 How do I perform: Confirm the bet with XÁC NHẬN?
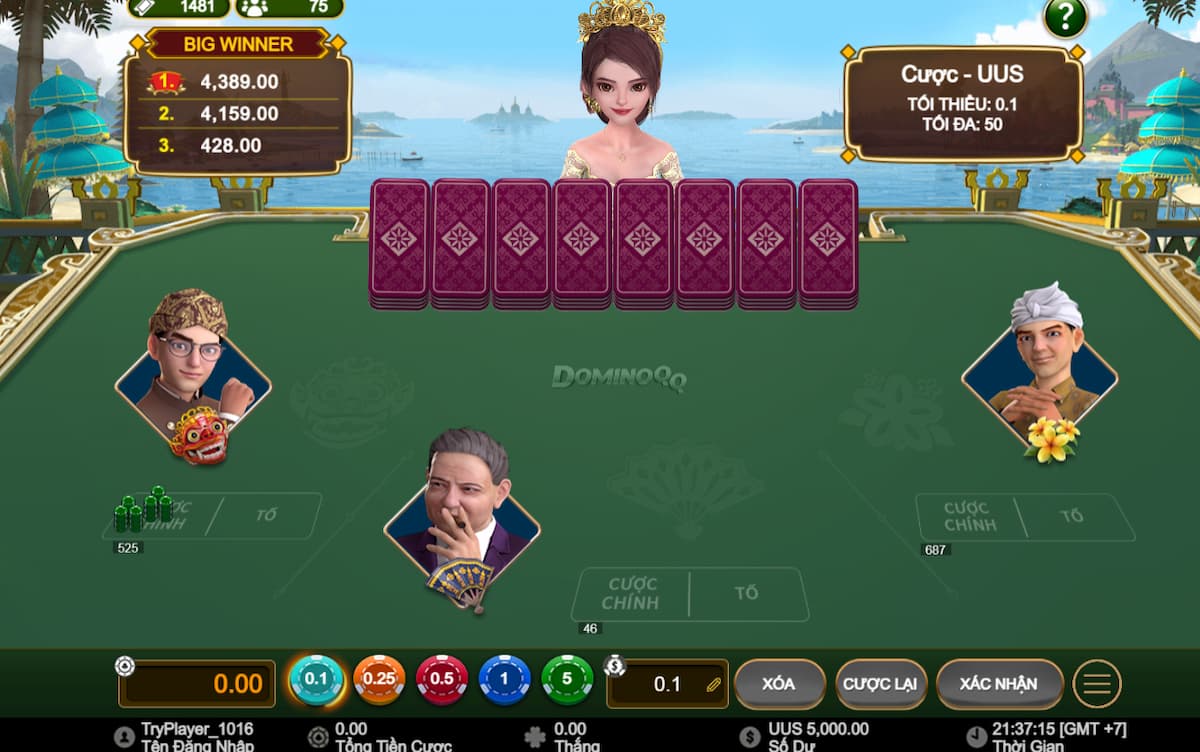(999, 684)
